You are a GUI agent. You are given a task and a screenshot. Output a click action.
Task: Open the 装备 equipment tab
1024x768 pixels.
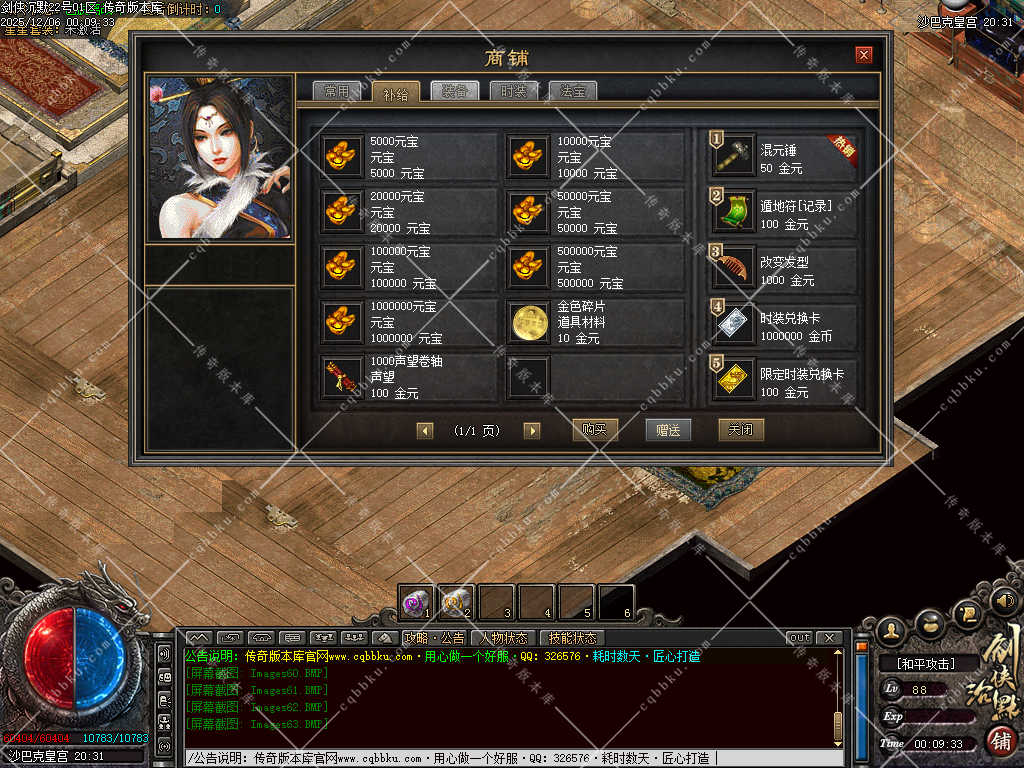455,91
